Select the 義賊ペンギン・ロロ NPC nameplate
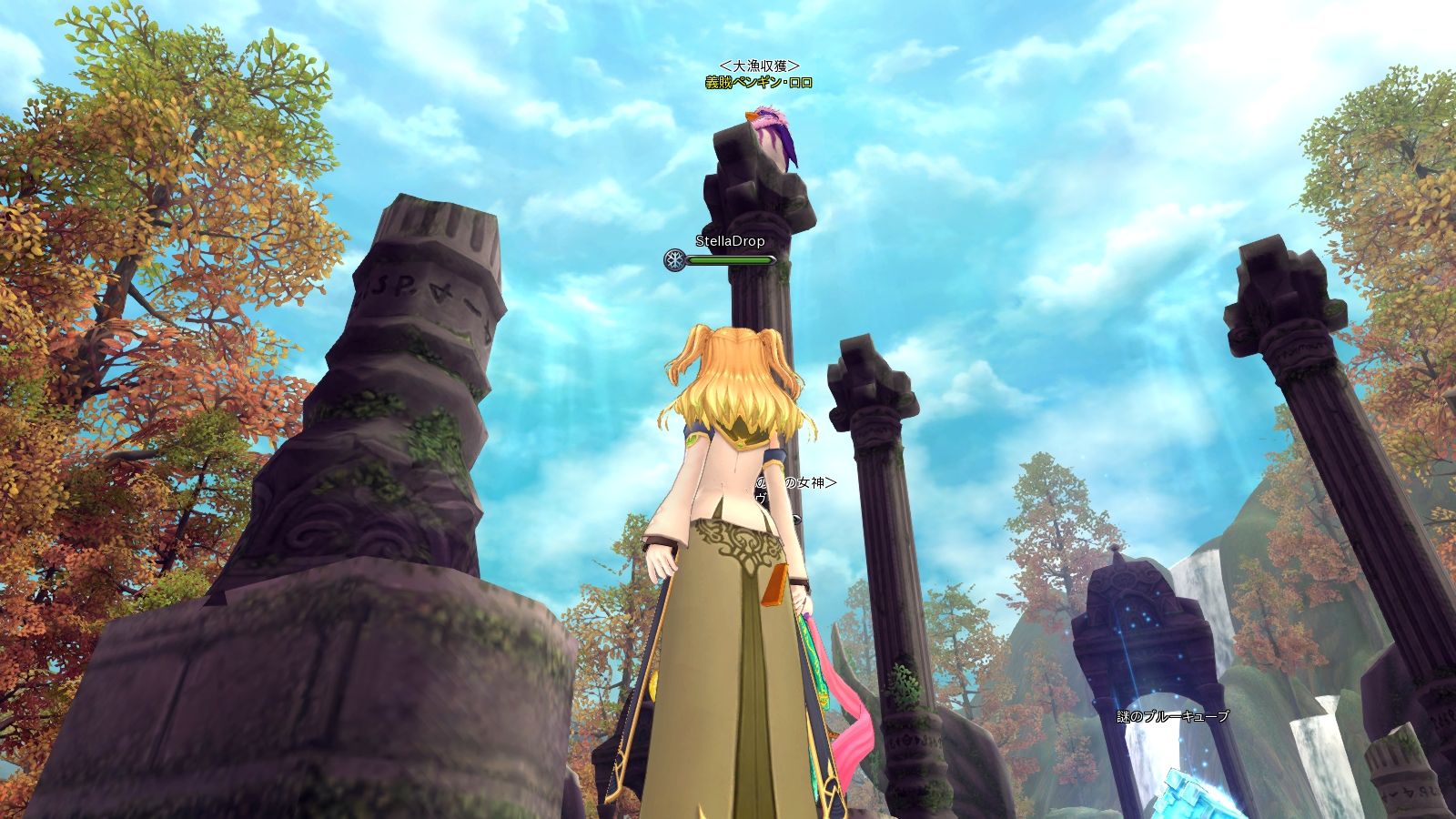 click(x=758, y=83)
